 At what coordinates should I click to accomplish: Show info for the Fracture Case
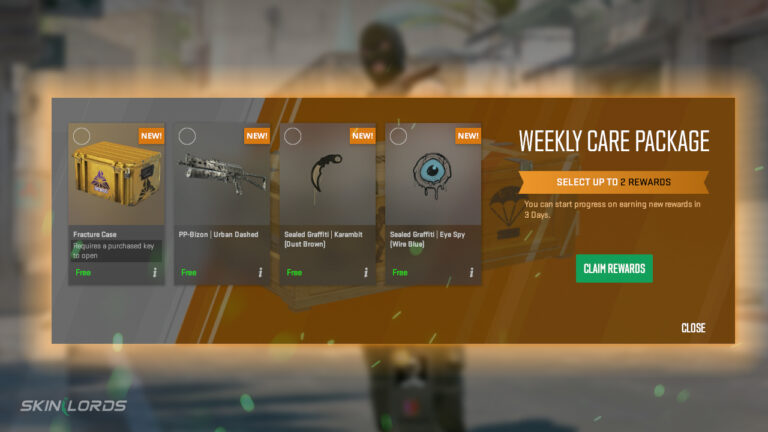(x=154, y=272)
